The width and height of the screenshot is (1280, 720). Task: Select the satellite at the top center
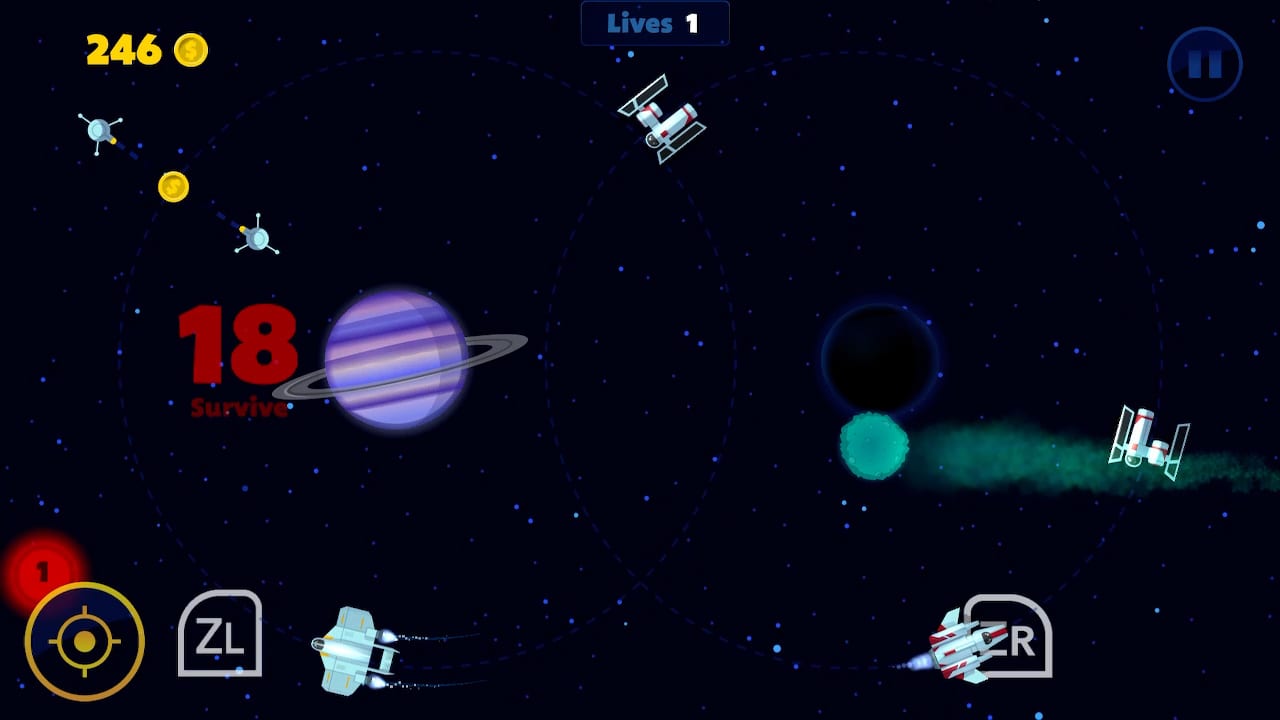(x=663, y=118)
